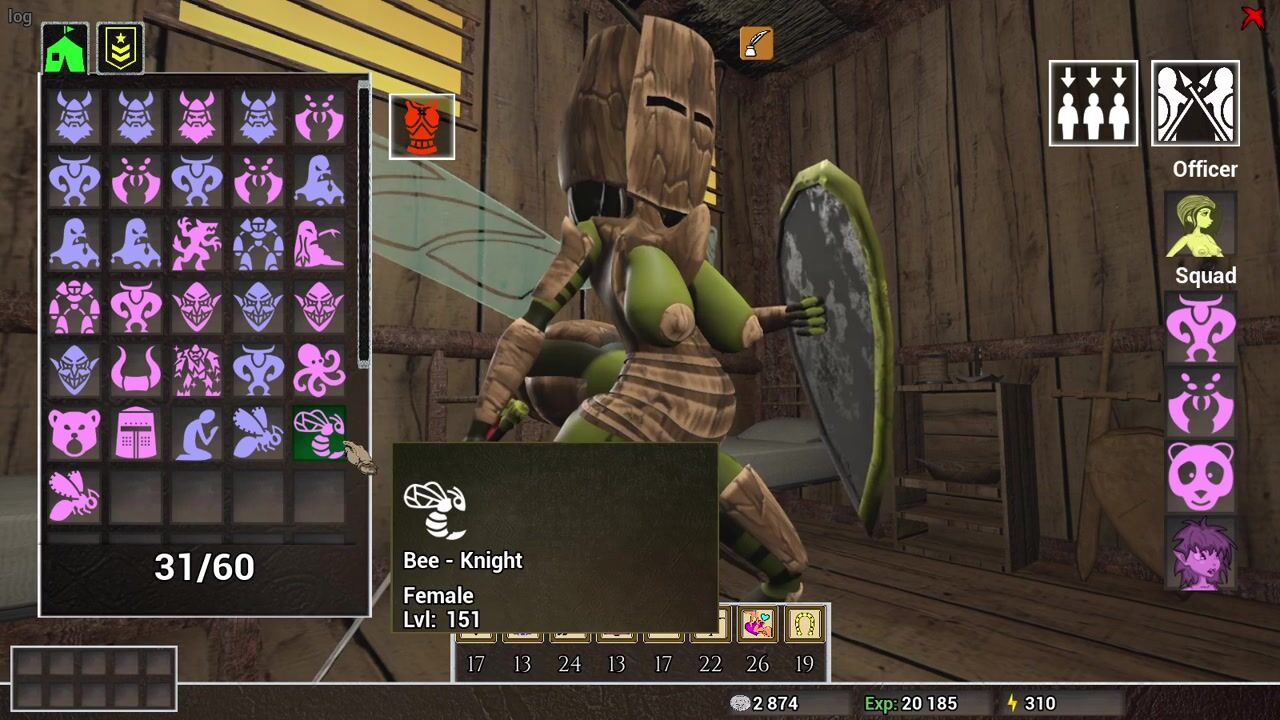Image resolution: width=1280 pixels, height=720 pixels.
Task: Select the red armor equipment icon
Action: pos(422,127)
